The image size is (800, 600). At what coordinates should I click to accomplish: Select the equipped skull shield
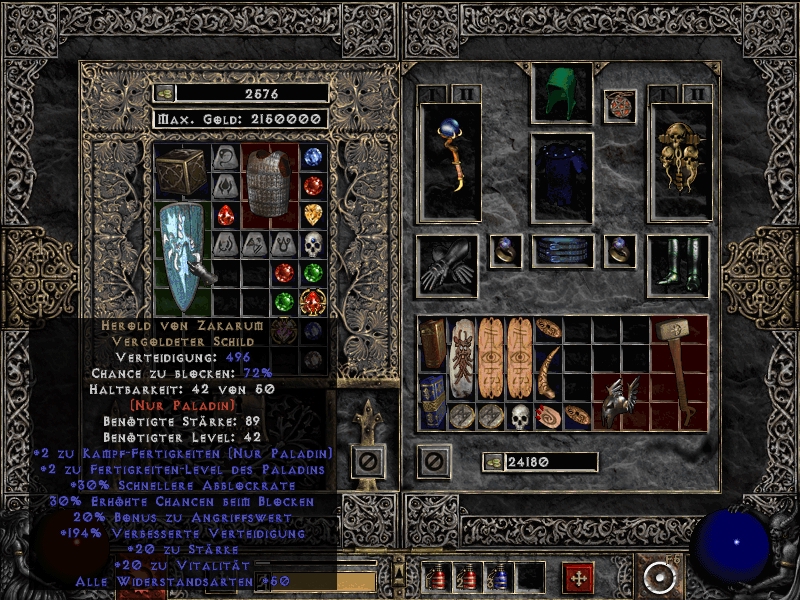(680, 160)
